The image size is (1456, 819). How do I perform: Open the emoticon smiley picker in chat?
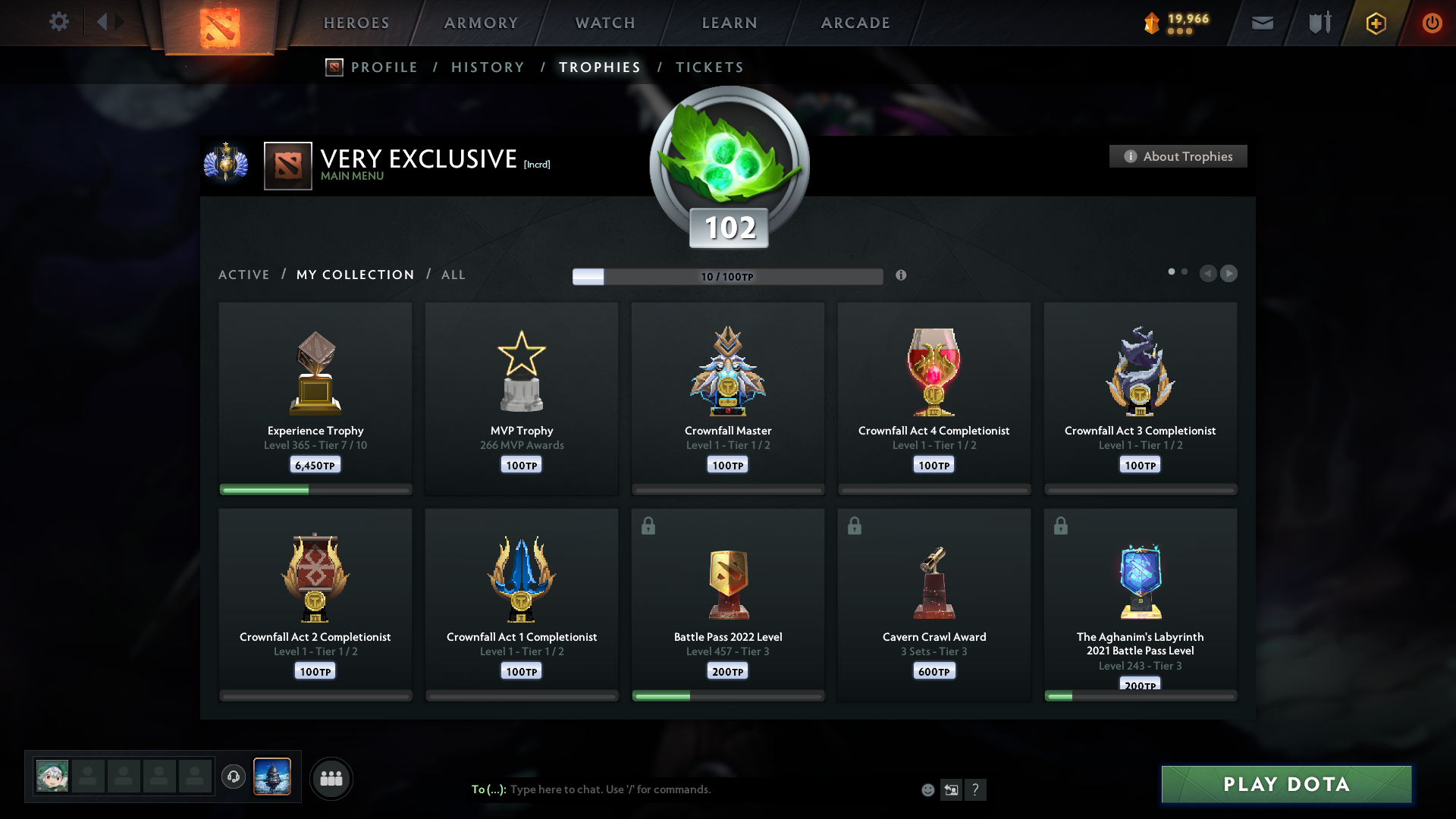(927, 789)
